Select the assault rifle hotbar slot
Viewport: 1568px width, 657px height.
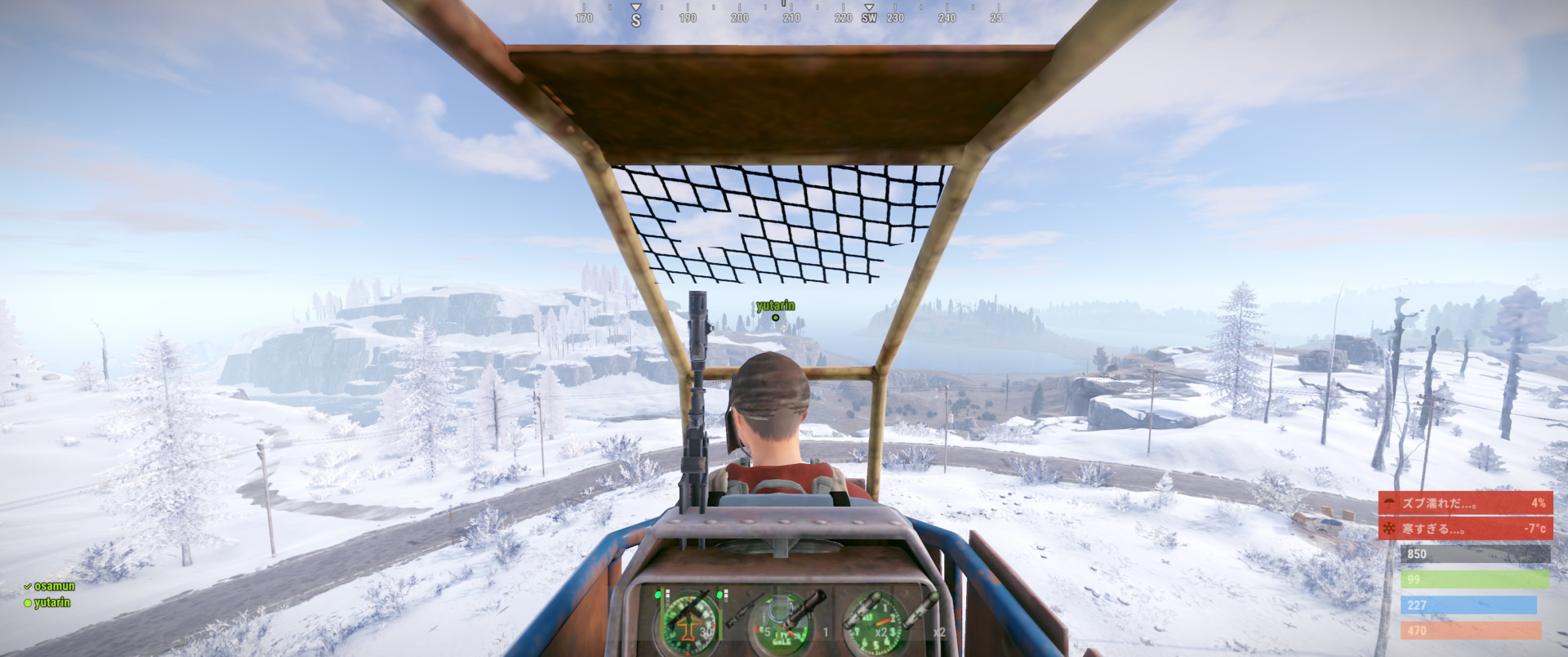(688, 618)
